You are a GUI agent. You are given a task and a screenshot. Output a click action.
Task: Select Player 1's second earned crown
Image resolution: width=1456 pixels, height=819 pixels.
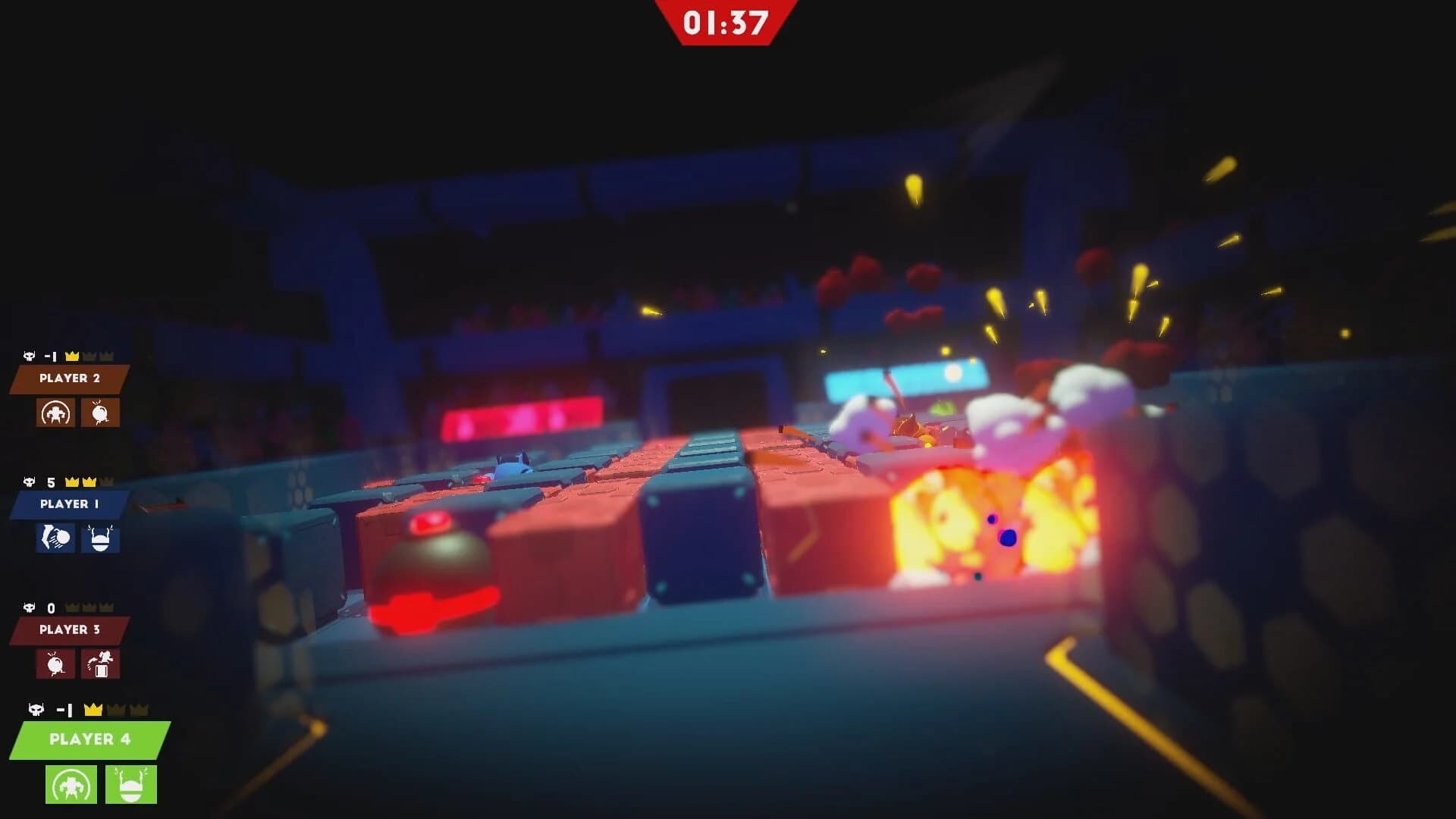[x=89, y=481]
